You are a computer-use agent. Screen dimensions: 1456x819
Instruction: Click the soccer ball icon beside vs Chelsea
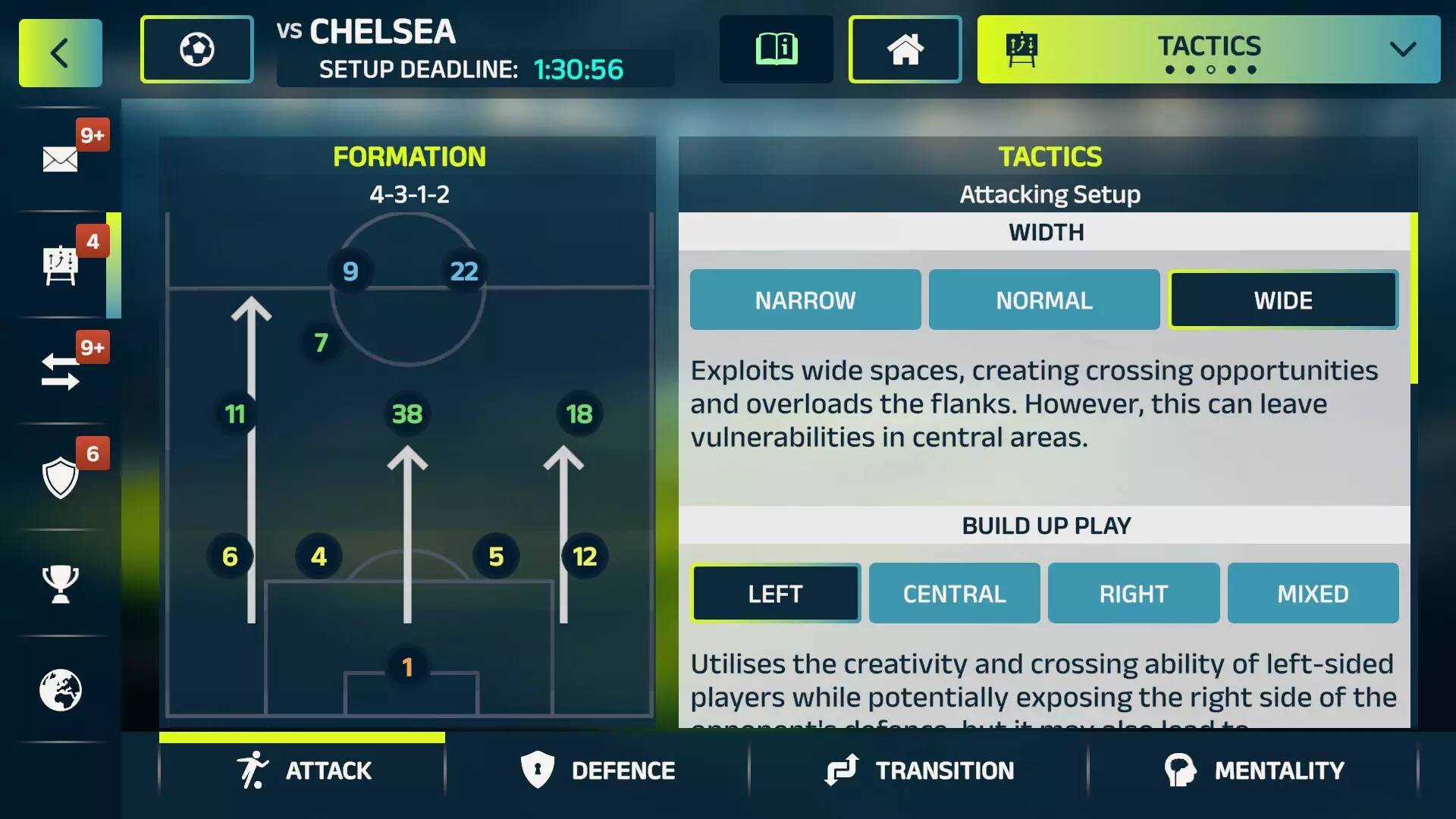coord(196,48)
